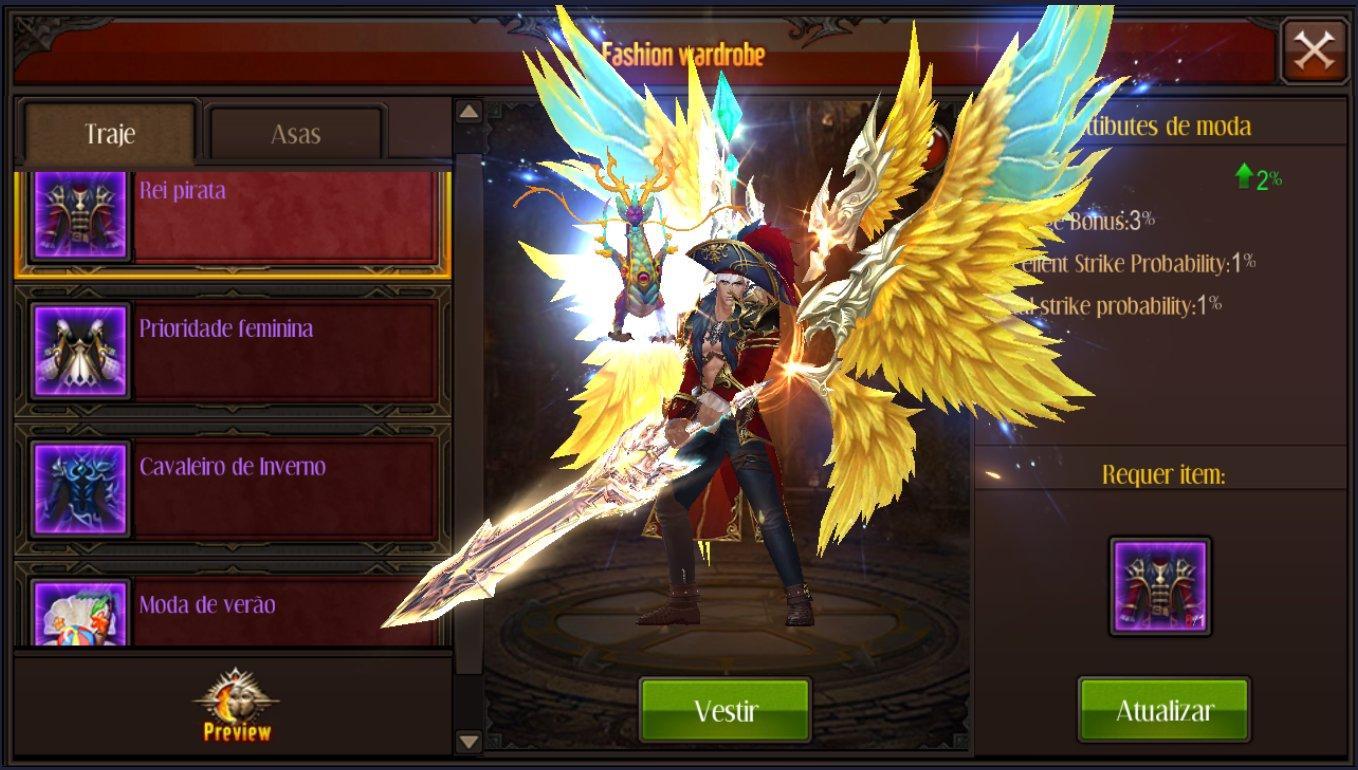
Task: Open the Preview button
Action: (237, 706)
